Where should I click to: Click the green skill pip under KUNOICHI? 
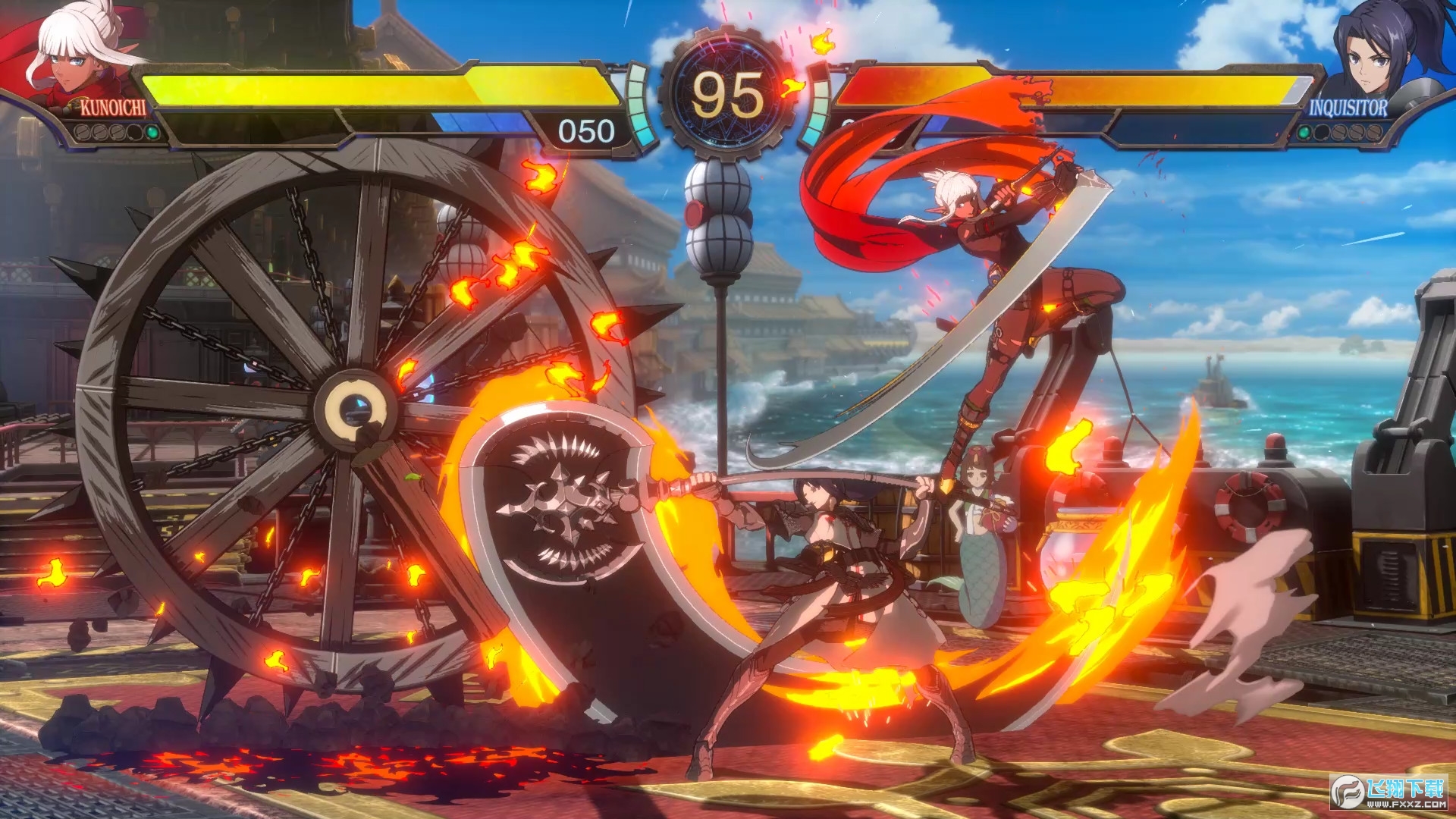151,133
